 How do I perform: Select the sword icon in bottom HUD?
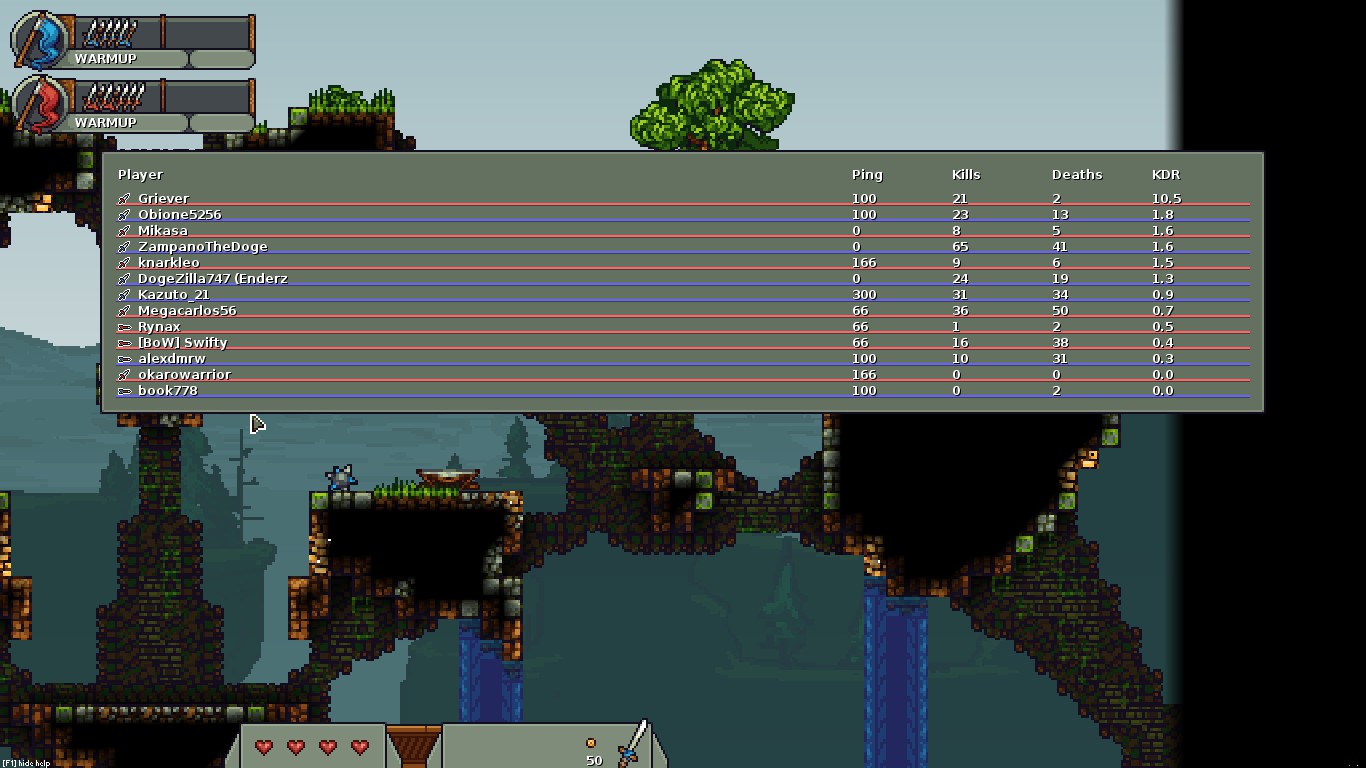633,744
